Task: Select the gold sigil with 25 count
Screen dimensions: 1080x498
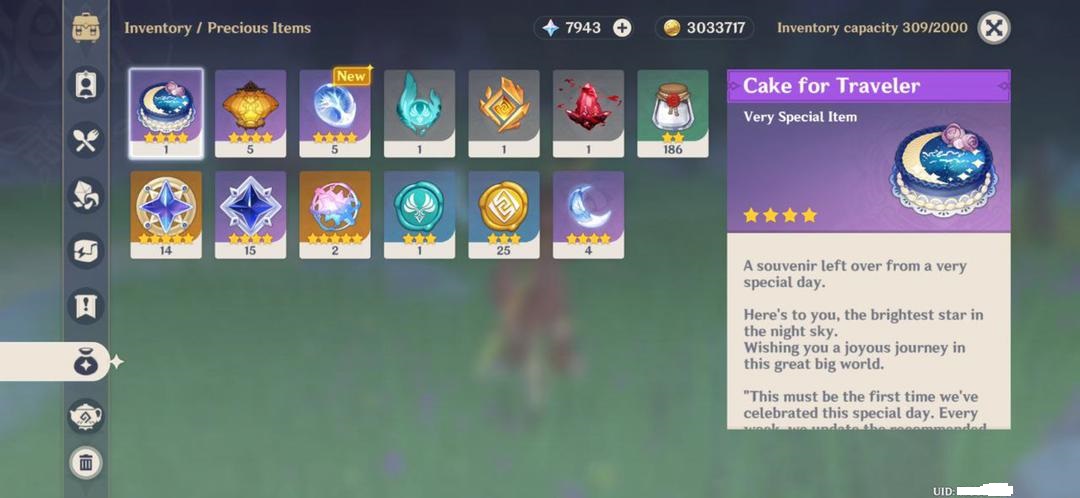Action: [504, 214]
